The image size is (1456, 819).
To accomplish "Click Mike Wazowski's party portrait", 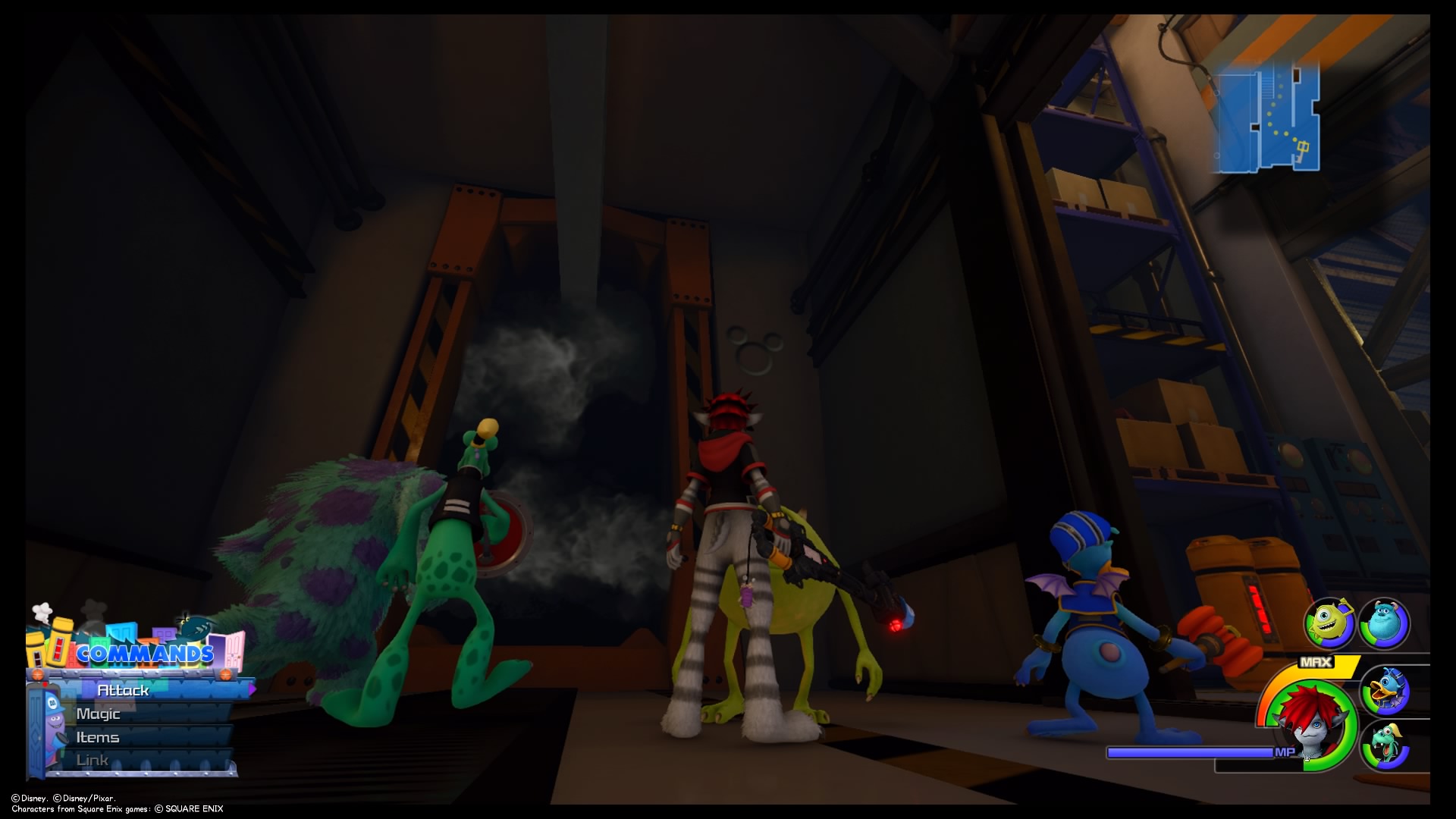I will [1329, 623].
